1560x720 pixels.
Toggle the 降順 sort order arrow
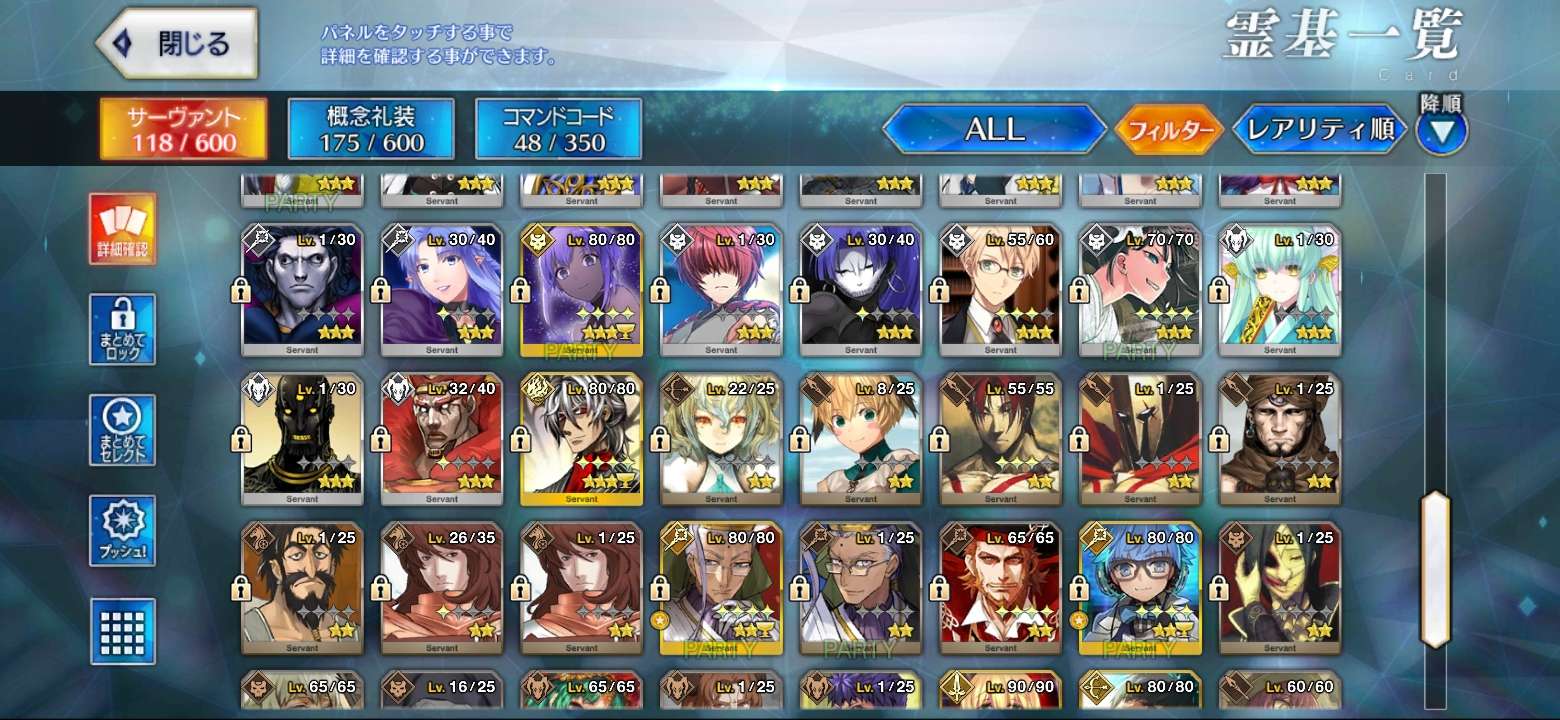click(1441, 130)
